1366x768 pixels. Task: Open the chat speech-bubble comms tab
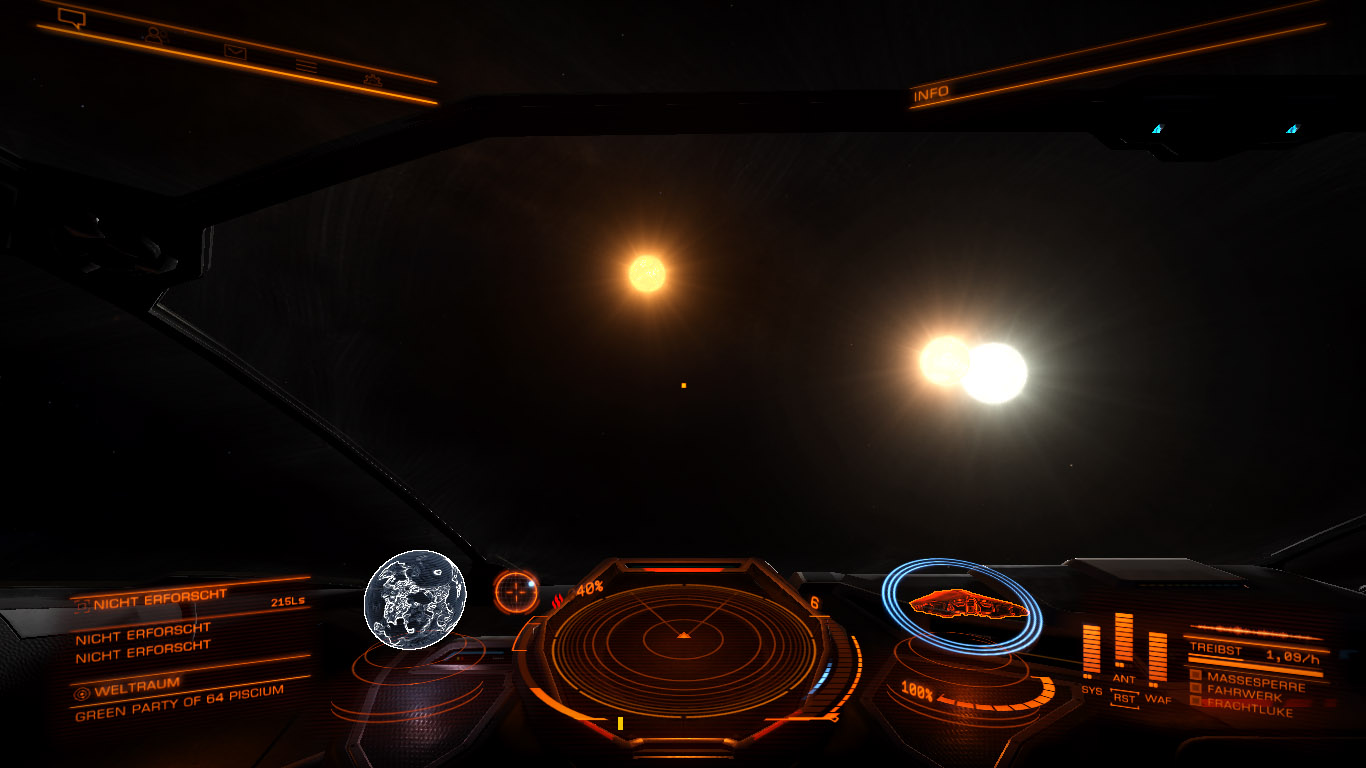pyautogui.click(x=72, y=17)
